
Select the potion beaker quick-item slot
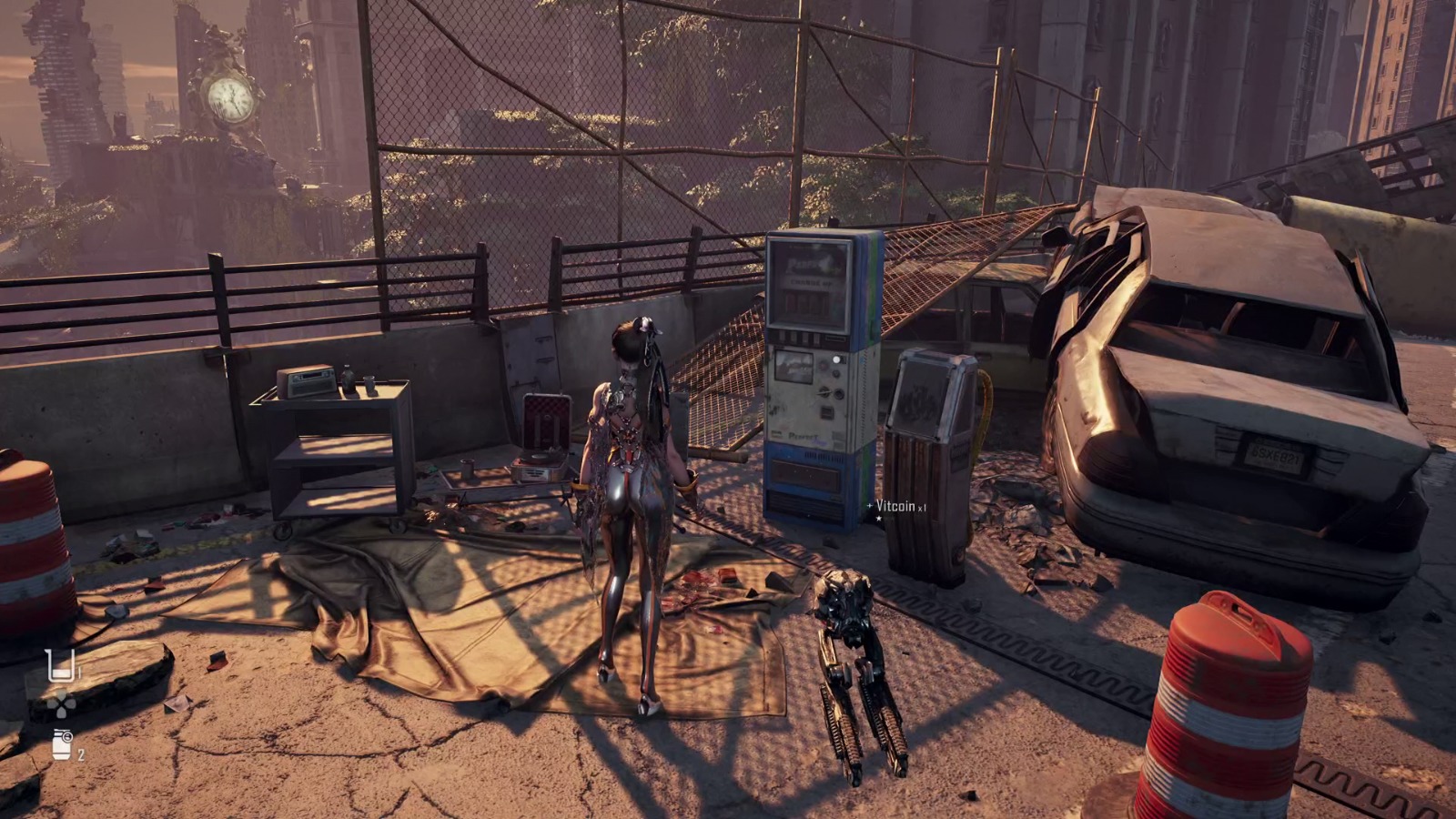pyautogui.click(x=60, y=666)
